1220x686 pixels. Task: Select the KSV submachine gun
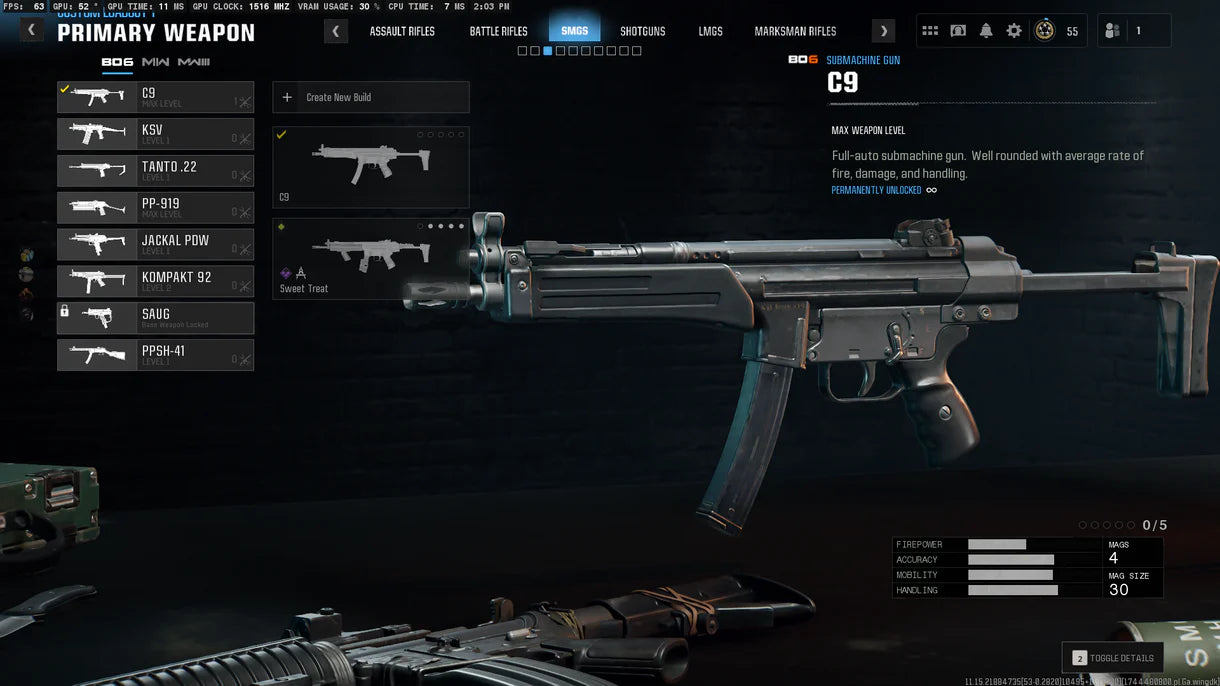155,134
